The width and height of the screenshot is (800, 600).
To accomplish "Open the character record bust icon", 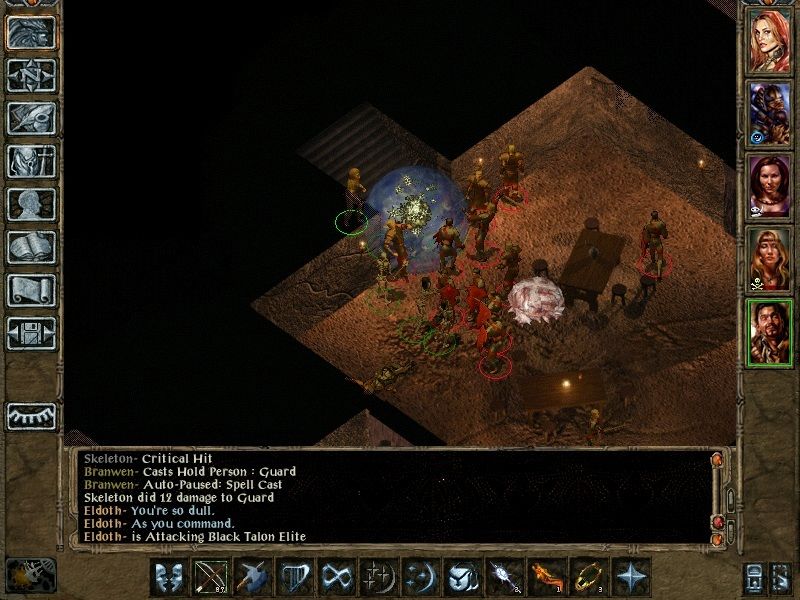I will click(x=31, y=204).
